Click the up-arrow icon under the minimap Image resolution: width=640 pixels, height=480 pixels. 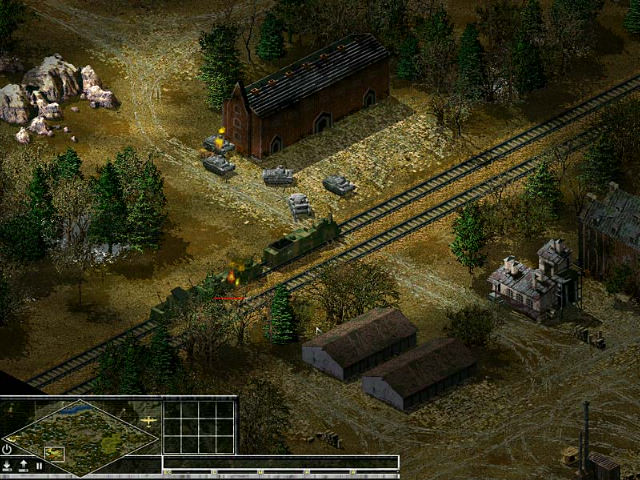tap(23, 465)
